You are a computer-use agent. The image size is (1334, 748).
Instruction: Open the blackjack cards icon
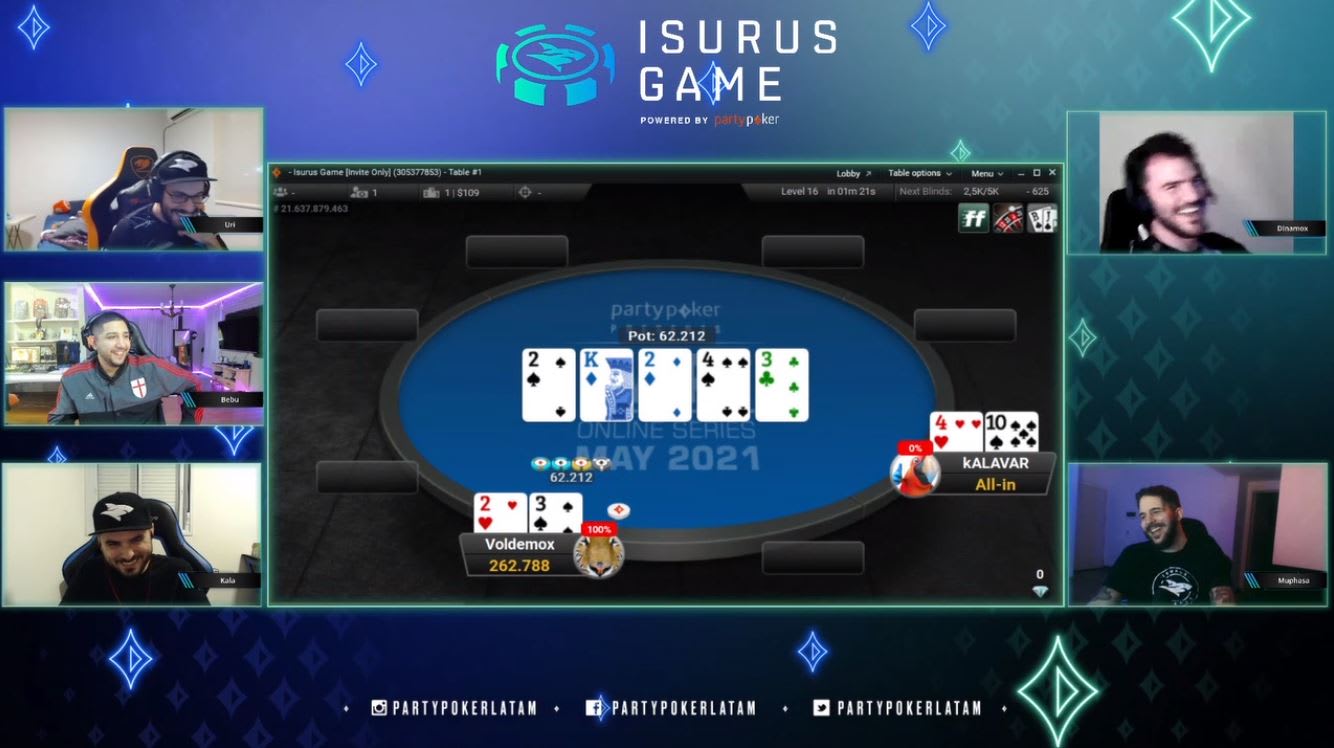[1041, 215]
